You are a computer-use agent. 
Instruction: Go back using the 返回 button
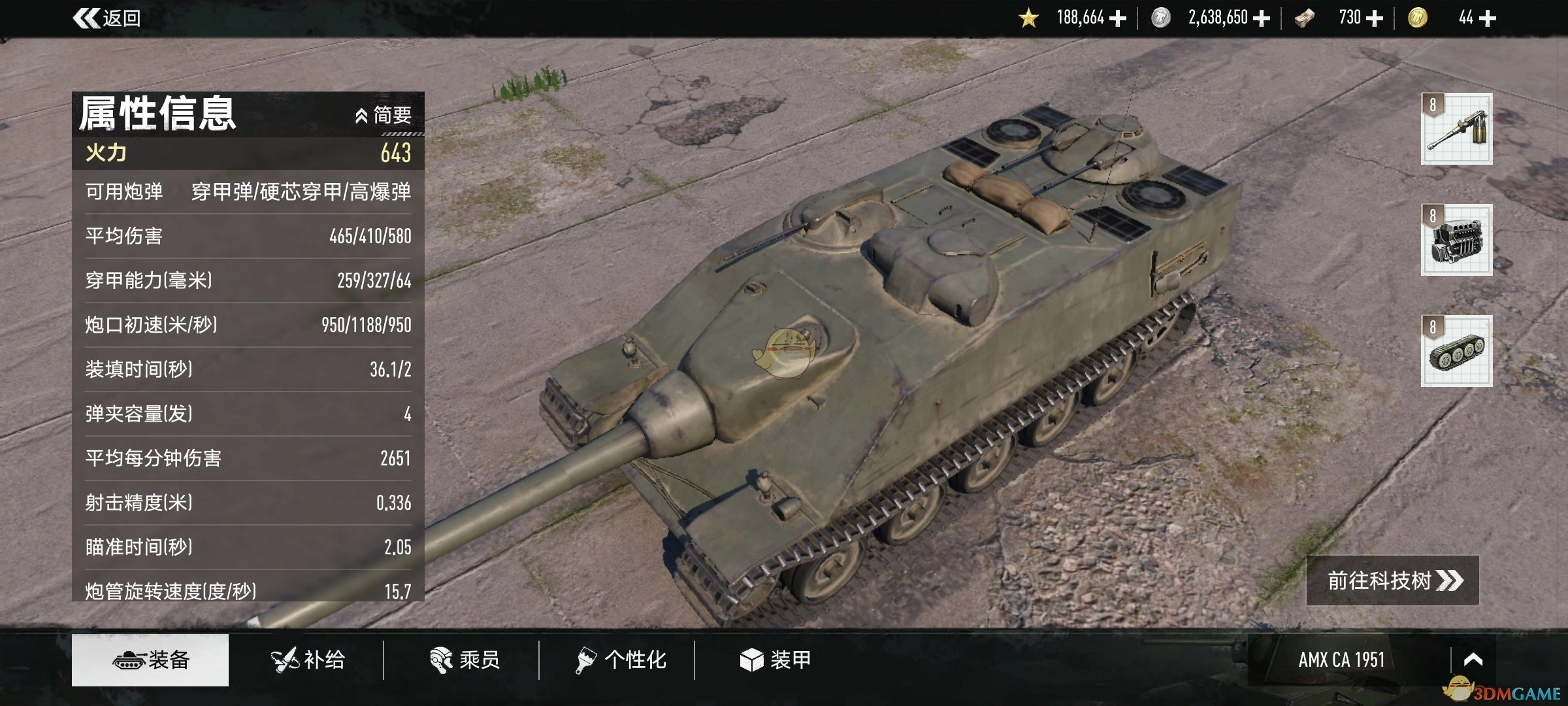click(108, 18)
